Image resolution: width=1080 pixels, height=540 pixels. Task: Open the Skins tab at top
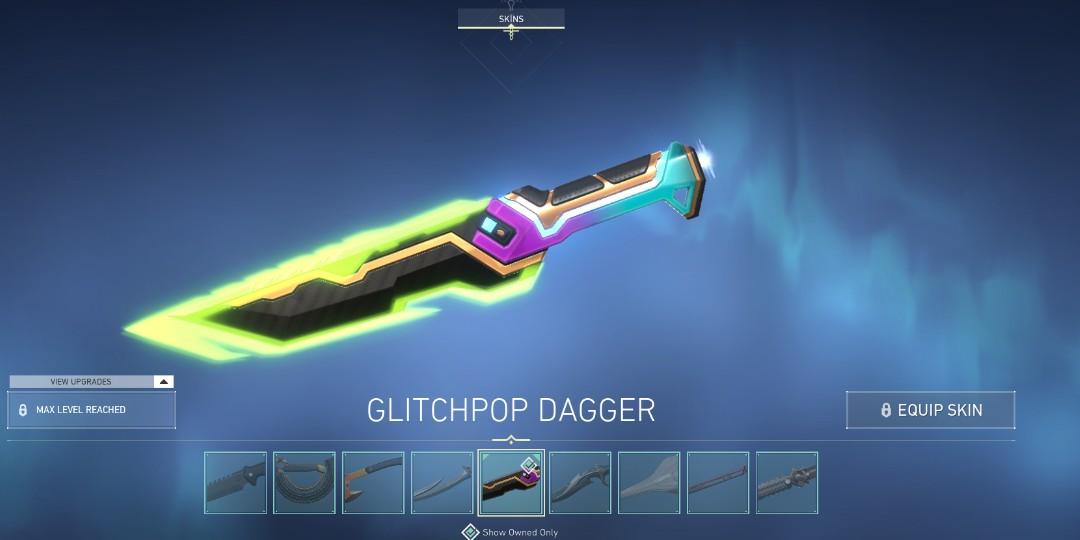point(511,19)
